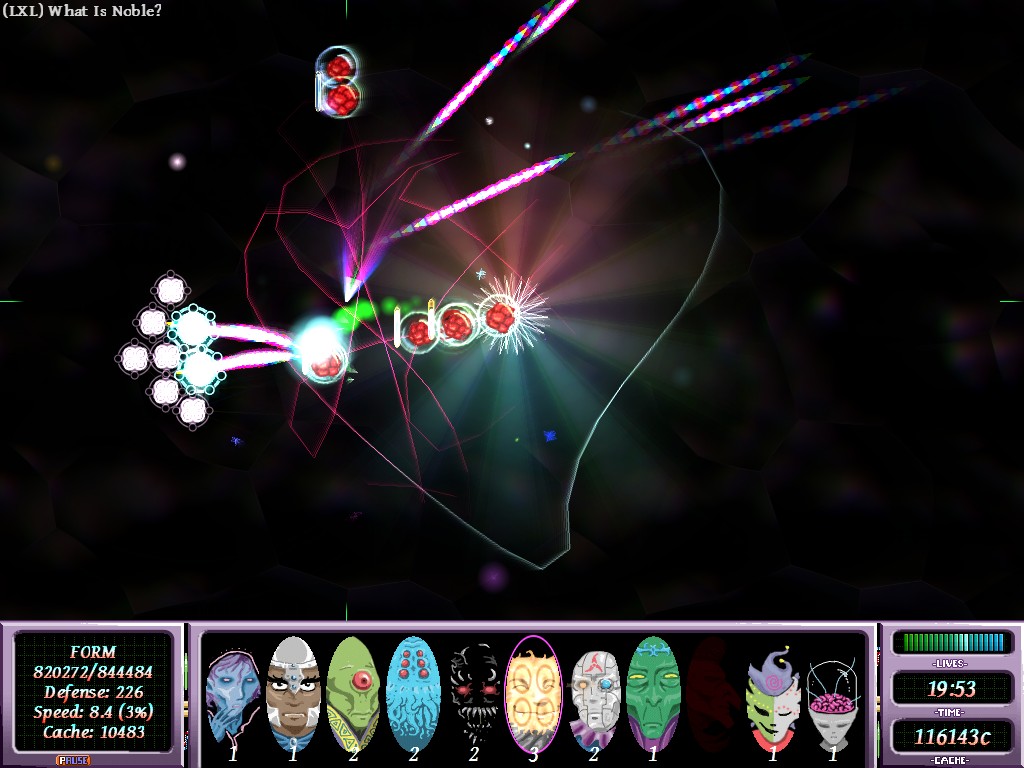The width and height of the screenshot is (1024, 768).
Task: Select the blue tentacled many-eyed portrait
Action: [x=412, y=692]
